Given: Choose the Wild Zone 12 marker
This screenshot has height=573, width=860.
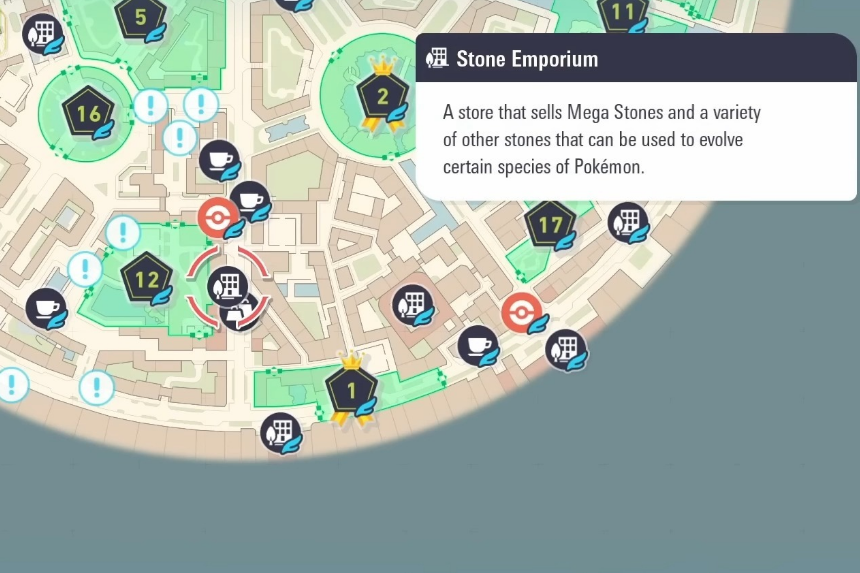Looking at the screenshot, I should pyautogui.click(x=146, y=279).
